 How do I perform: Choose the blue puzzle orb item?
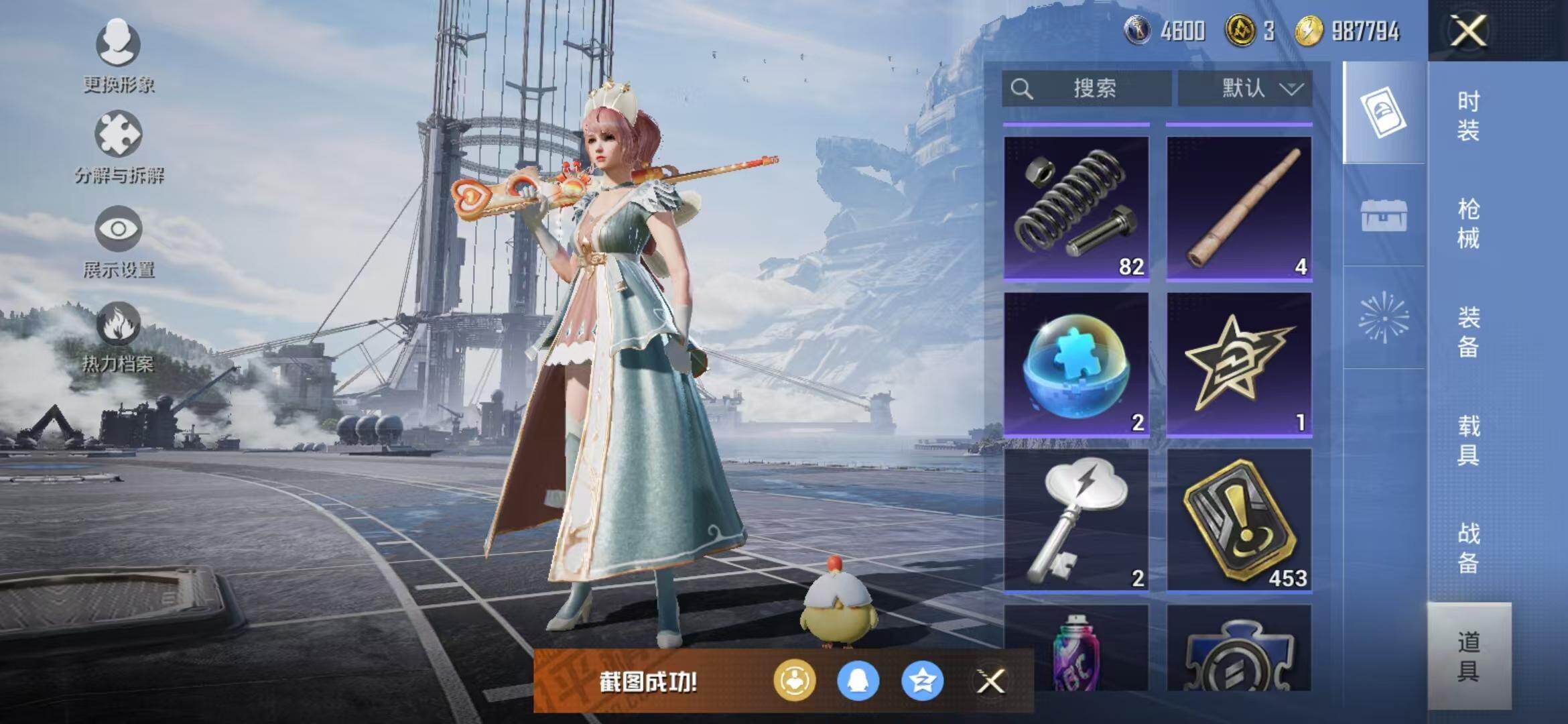click(x=1076, y=364)
